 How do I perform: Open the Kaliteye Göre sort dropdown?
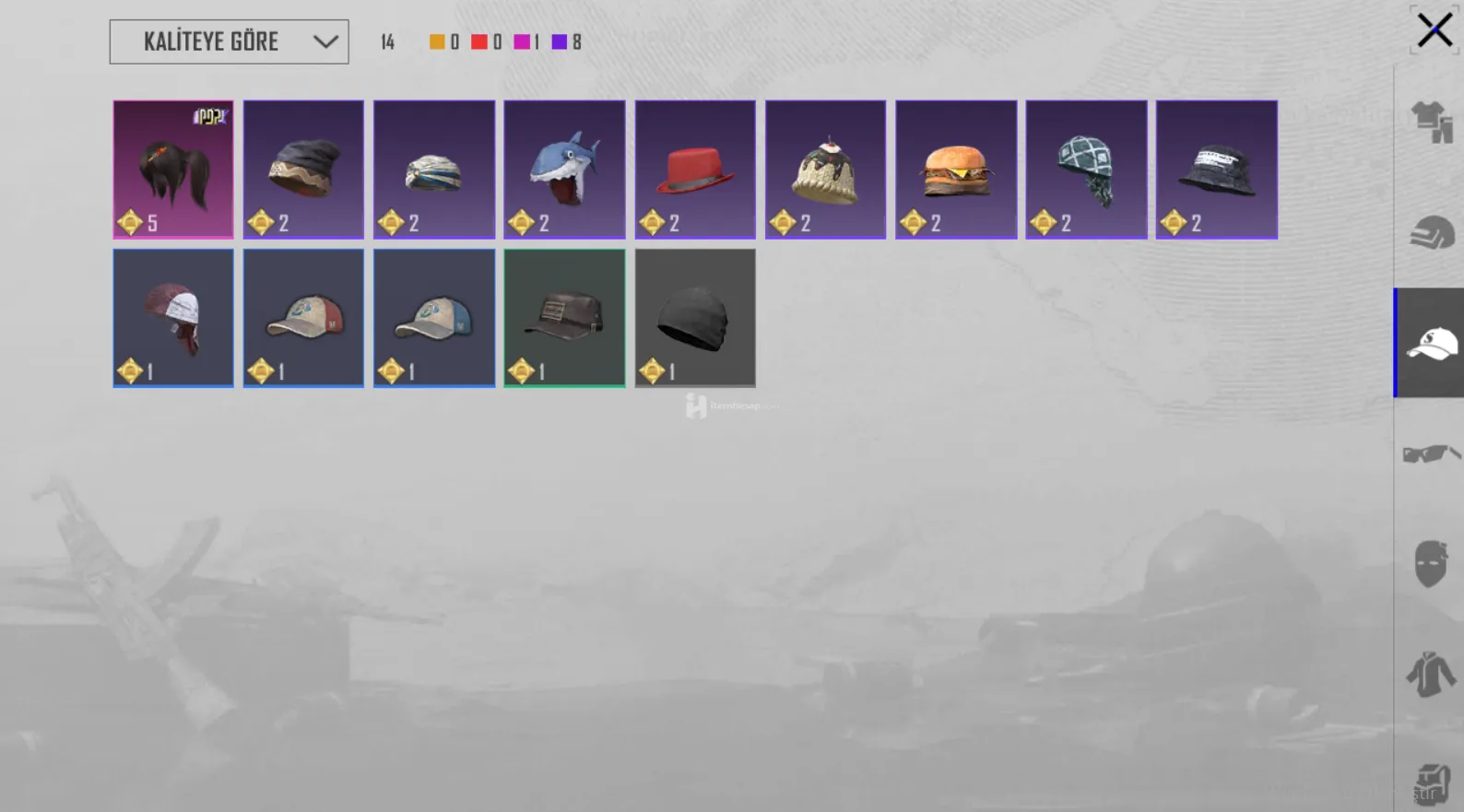click(229, 41)
